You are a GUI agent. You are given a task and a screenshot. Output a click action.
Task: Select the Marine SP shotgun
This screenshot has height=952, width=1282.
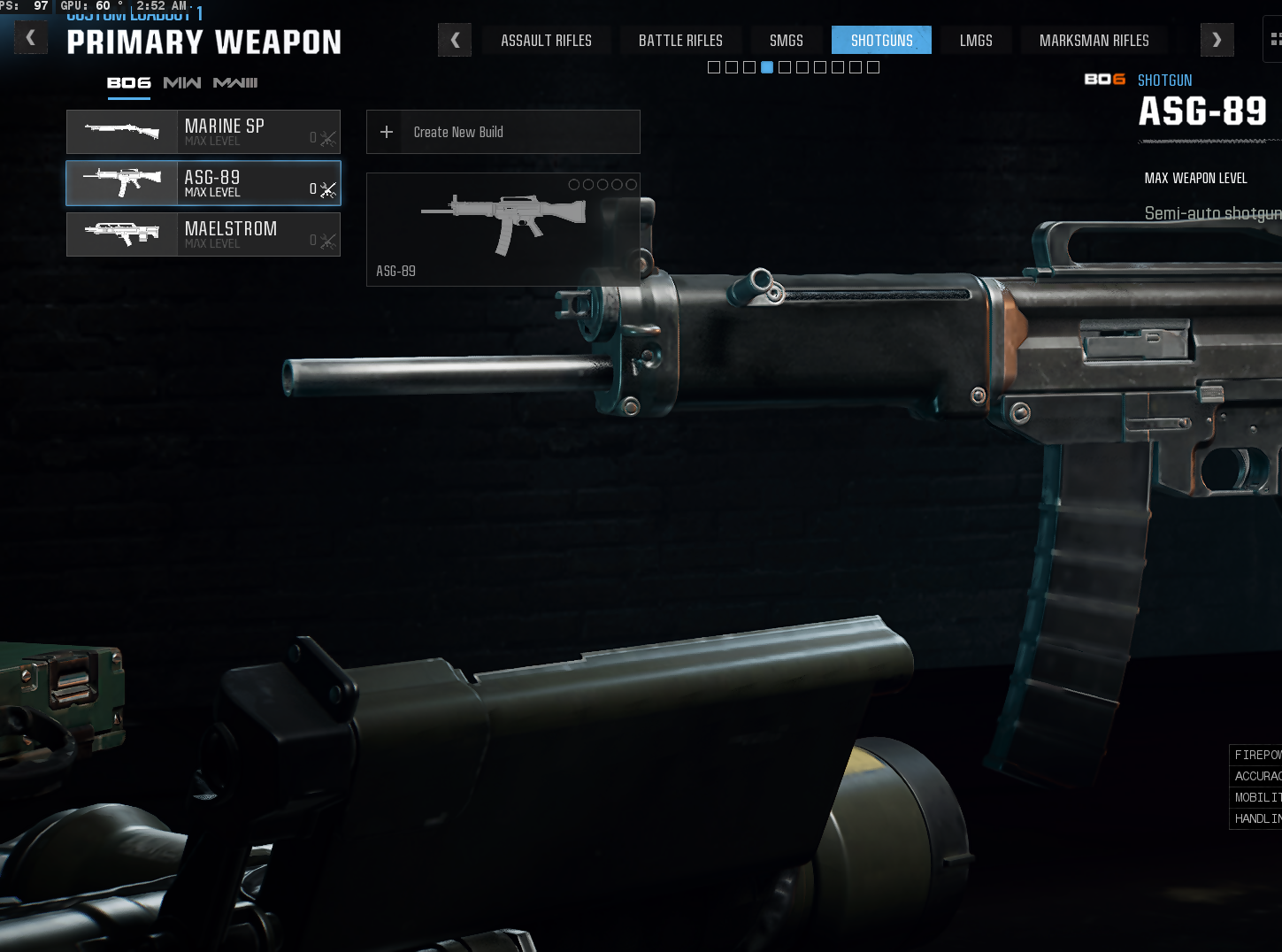[x=203, y=132]
